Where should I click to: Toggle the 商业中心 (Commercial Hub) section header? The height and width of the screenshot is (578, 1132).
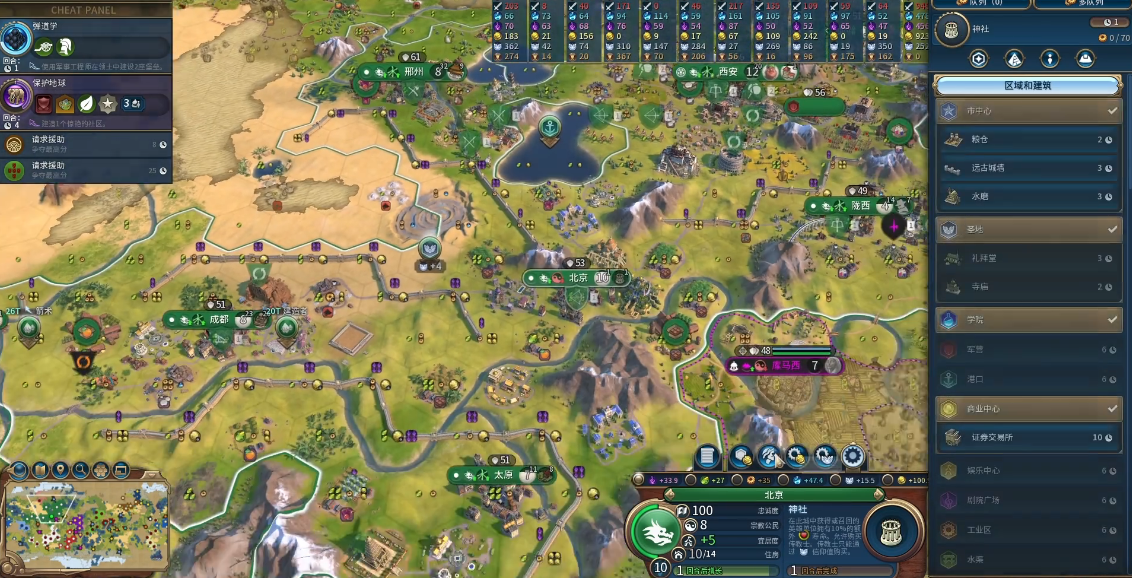pyautogui.click(x=1028, y=408)
